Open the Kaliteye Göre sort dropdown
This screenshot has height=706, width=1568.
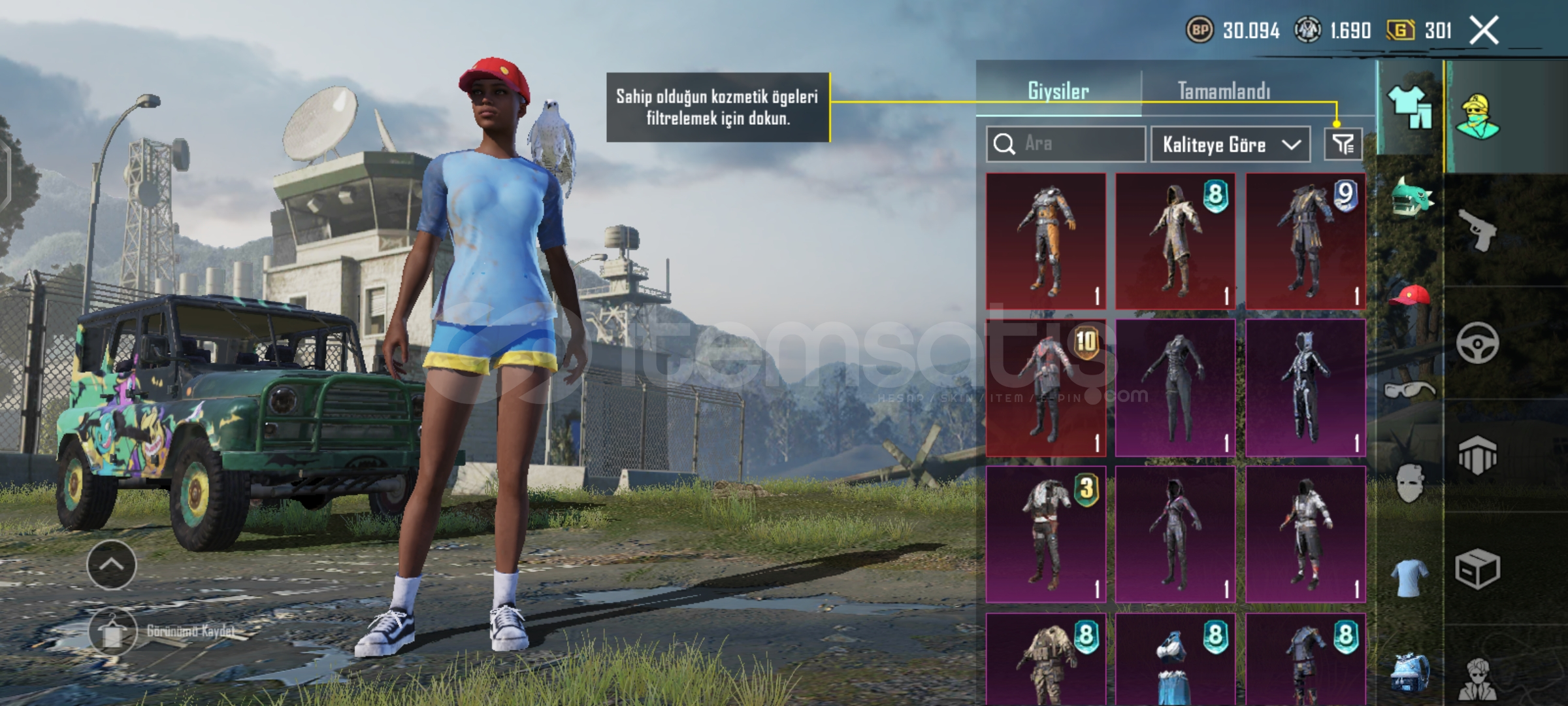pos(1230,144)
